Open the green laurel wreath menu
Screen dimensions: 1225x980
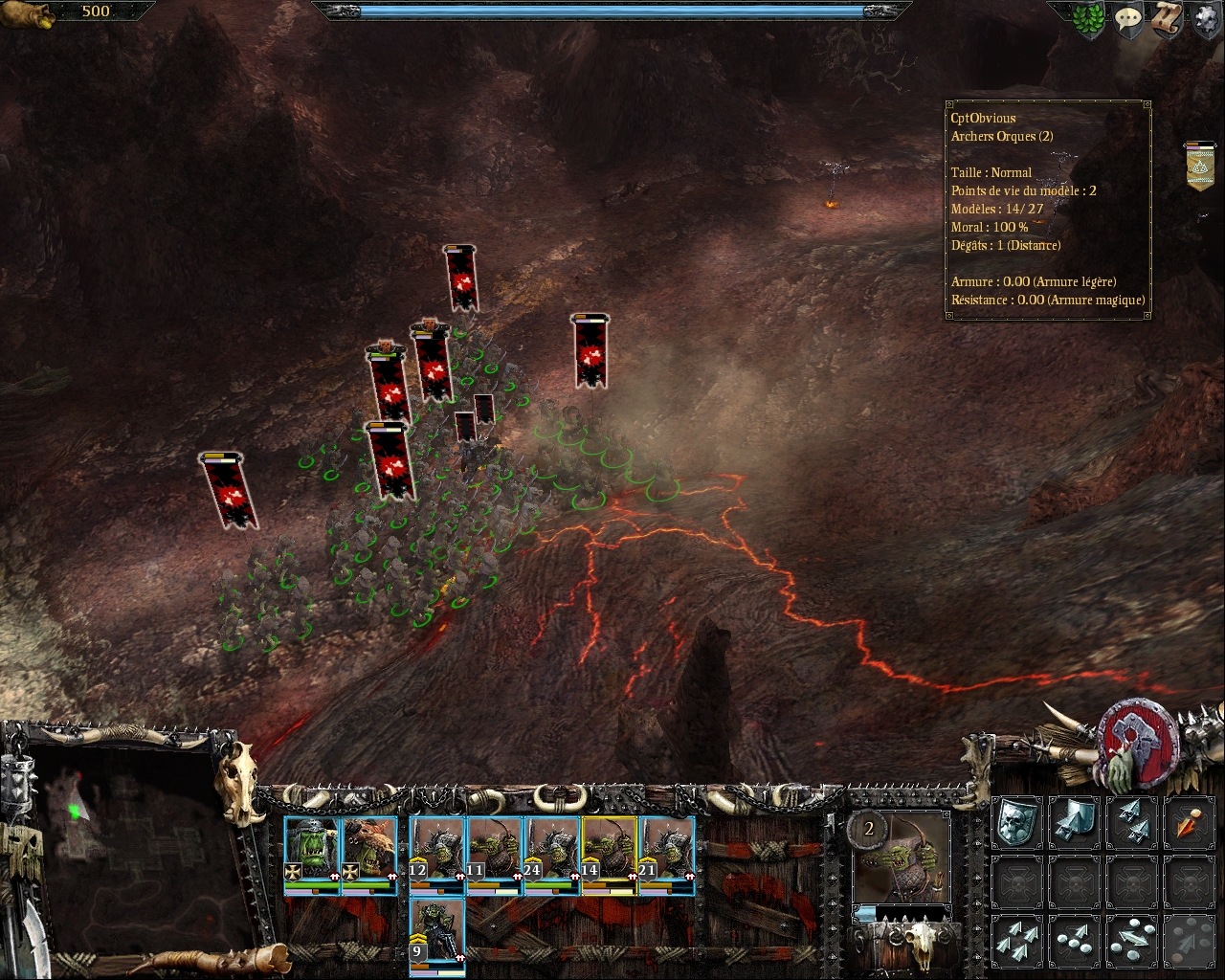point(1087,21)
